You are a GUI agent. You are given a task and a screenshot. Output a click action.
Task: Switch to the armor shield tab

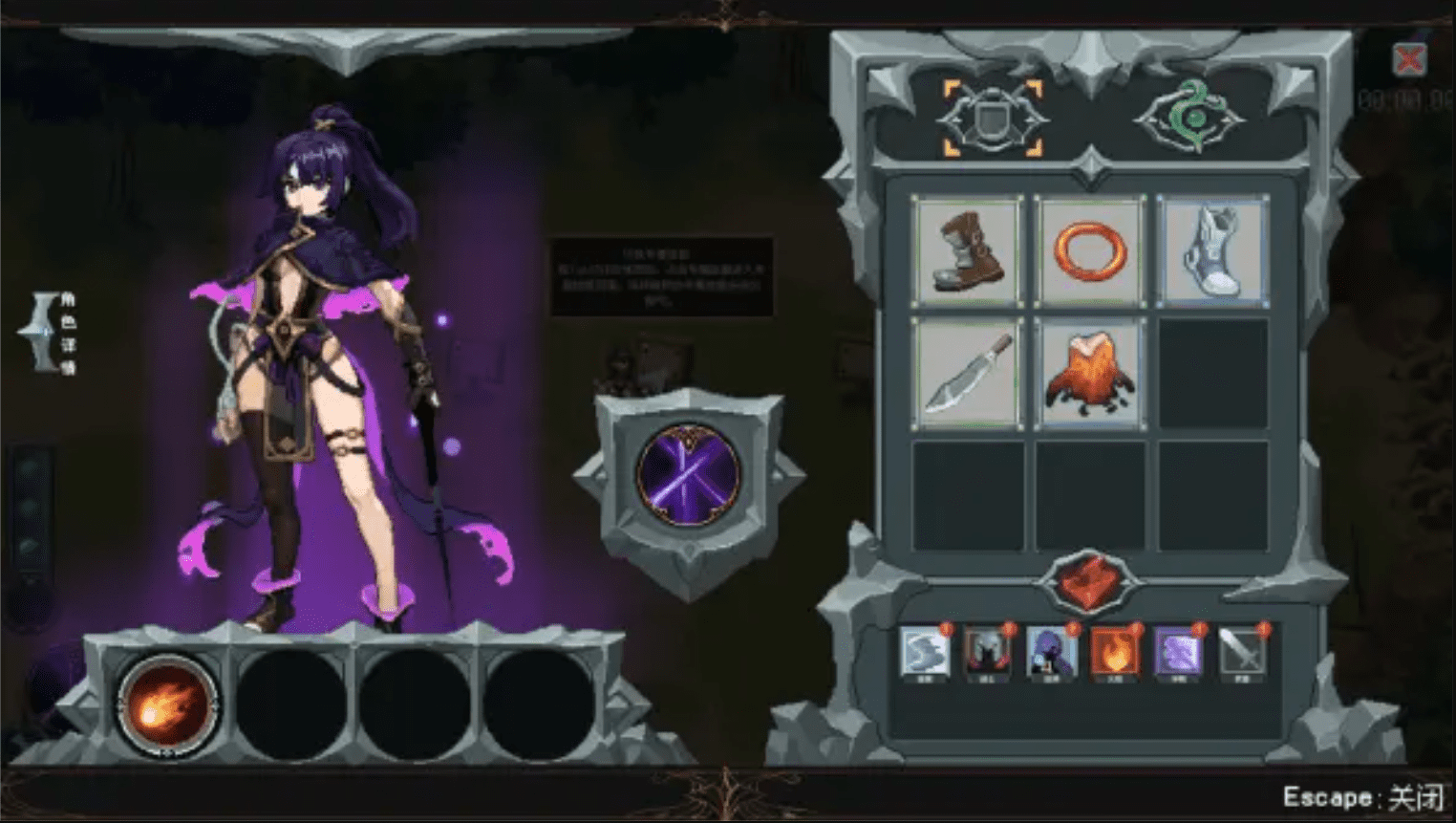993,119
